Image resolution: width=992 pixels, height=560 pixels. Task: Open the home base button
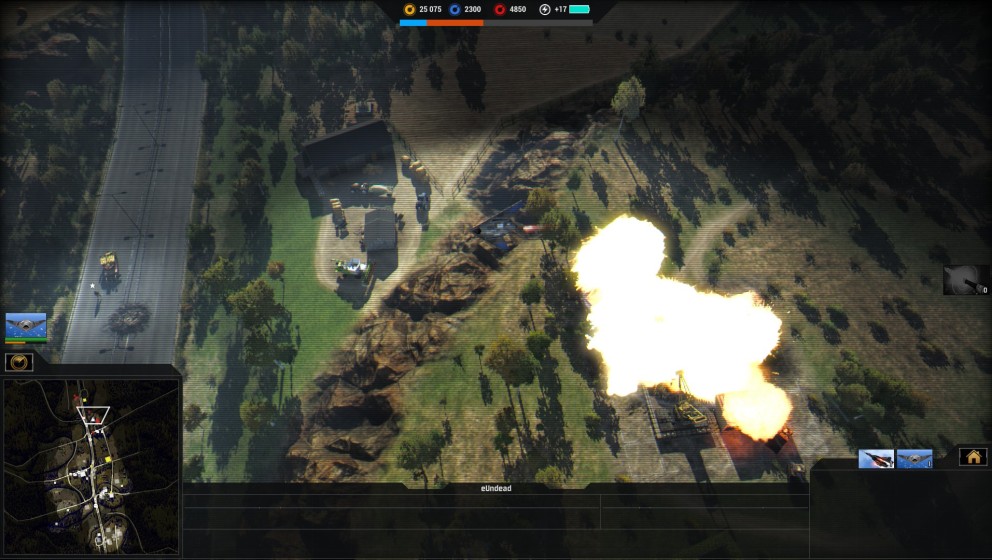point(972,457)
